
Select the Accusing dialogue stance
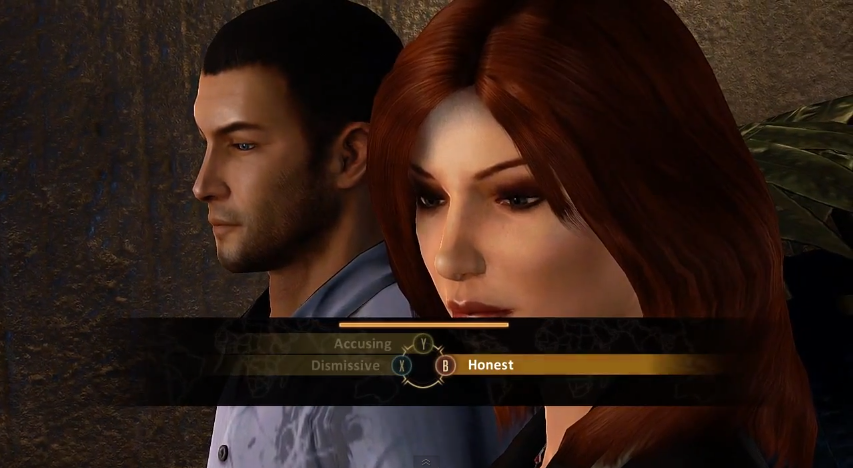363,344
